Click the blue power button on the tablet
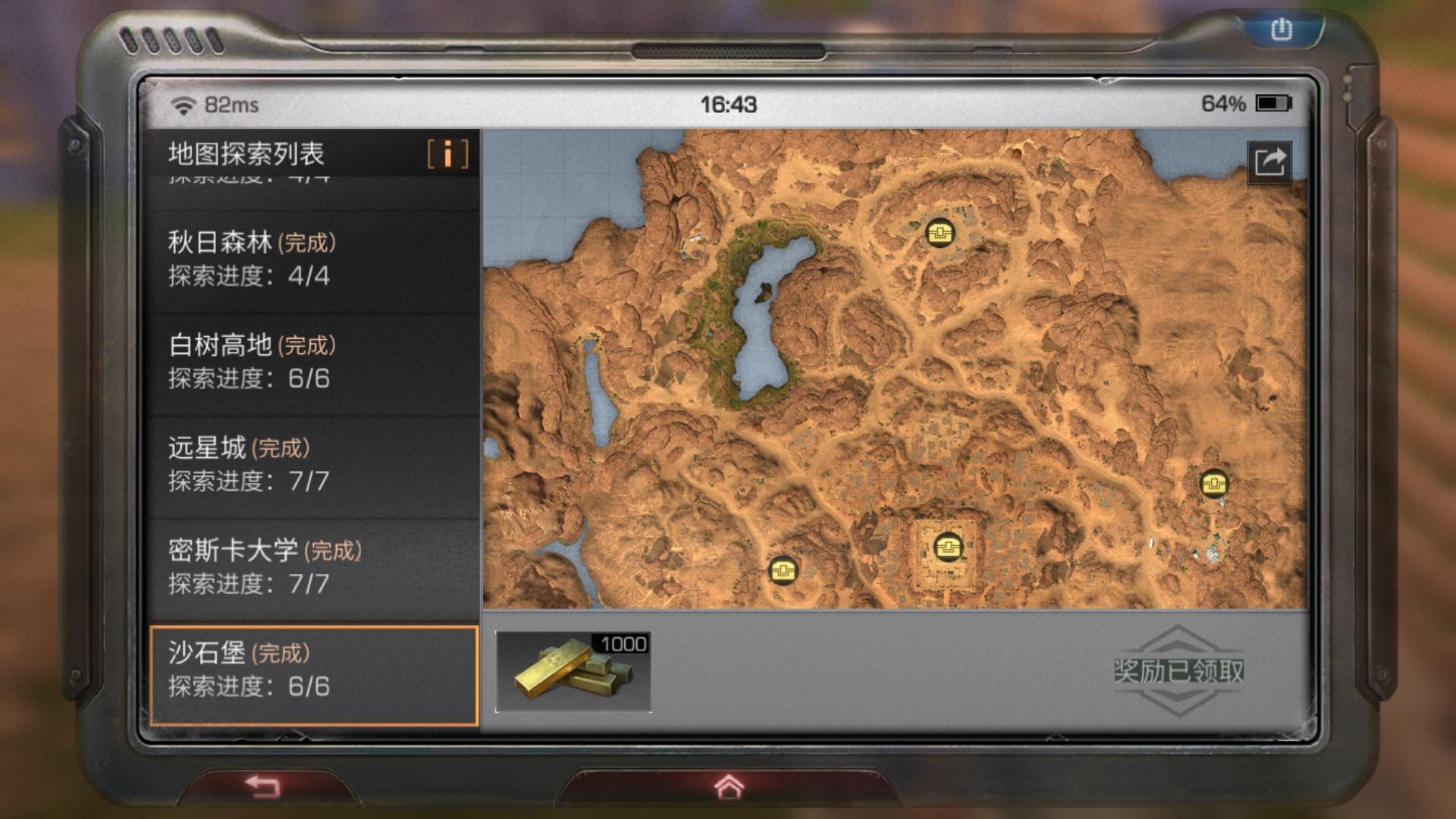The height and width of the screenshot is (819, 1456). click(x=1281, y=30)
